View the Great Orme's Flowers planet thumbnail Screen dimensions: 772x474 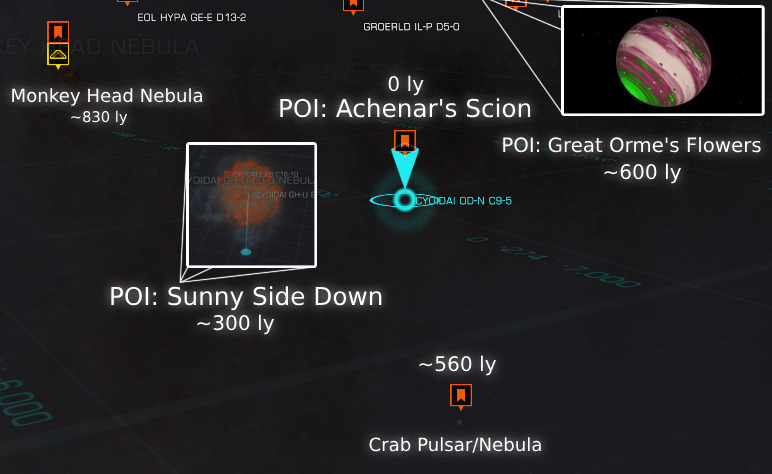(x=662, y=61)
